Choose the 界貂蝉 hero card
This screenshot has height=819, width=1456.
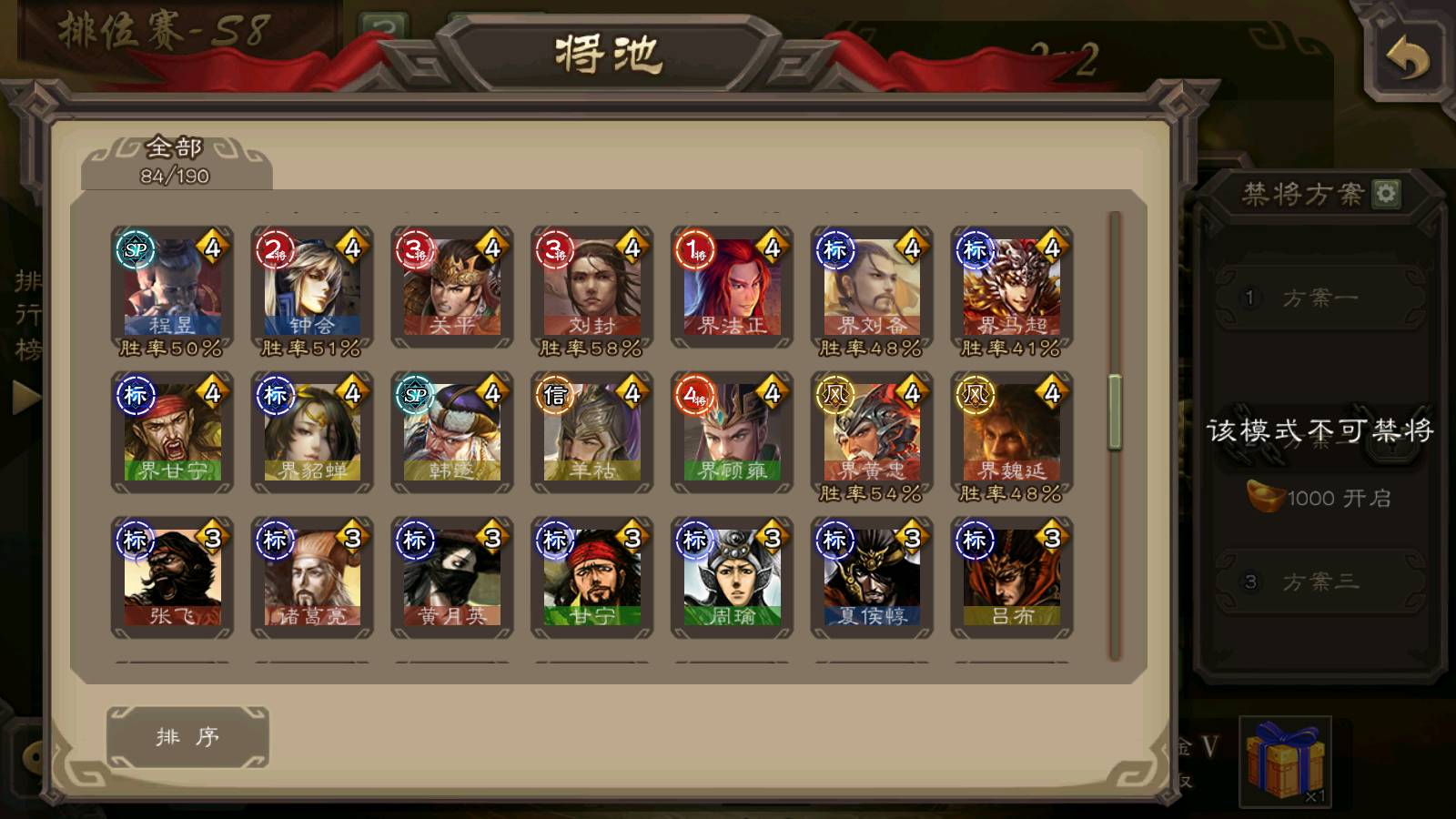tap(312, 433)
